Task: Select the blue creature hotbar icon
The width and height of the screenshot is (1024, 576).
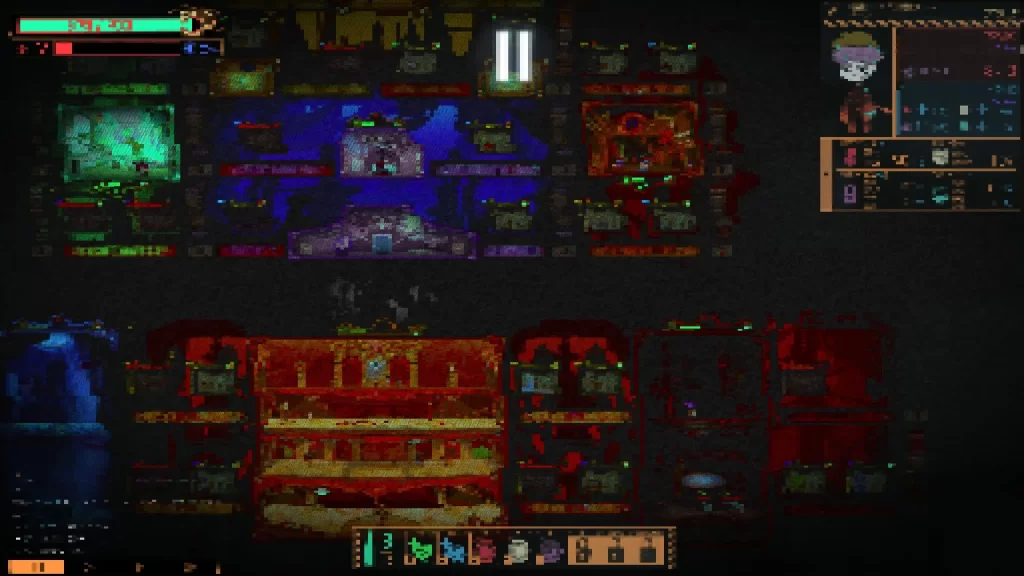Action: tap(453, 549)
